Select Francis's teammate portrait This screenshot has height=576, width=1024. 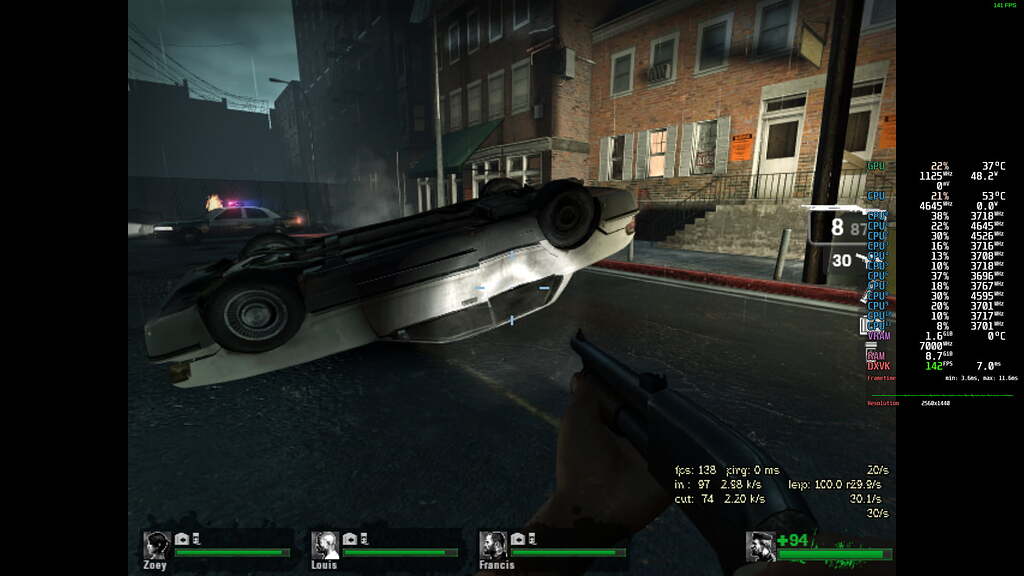(493, 545)
